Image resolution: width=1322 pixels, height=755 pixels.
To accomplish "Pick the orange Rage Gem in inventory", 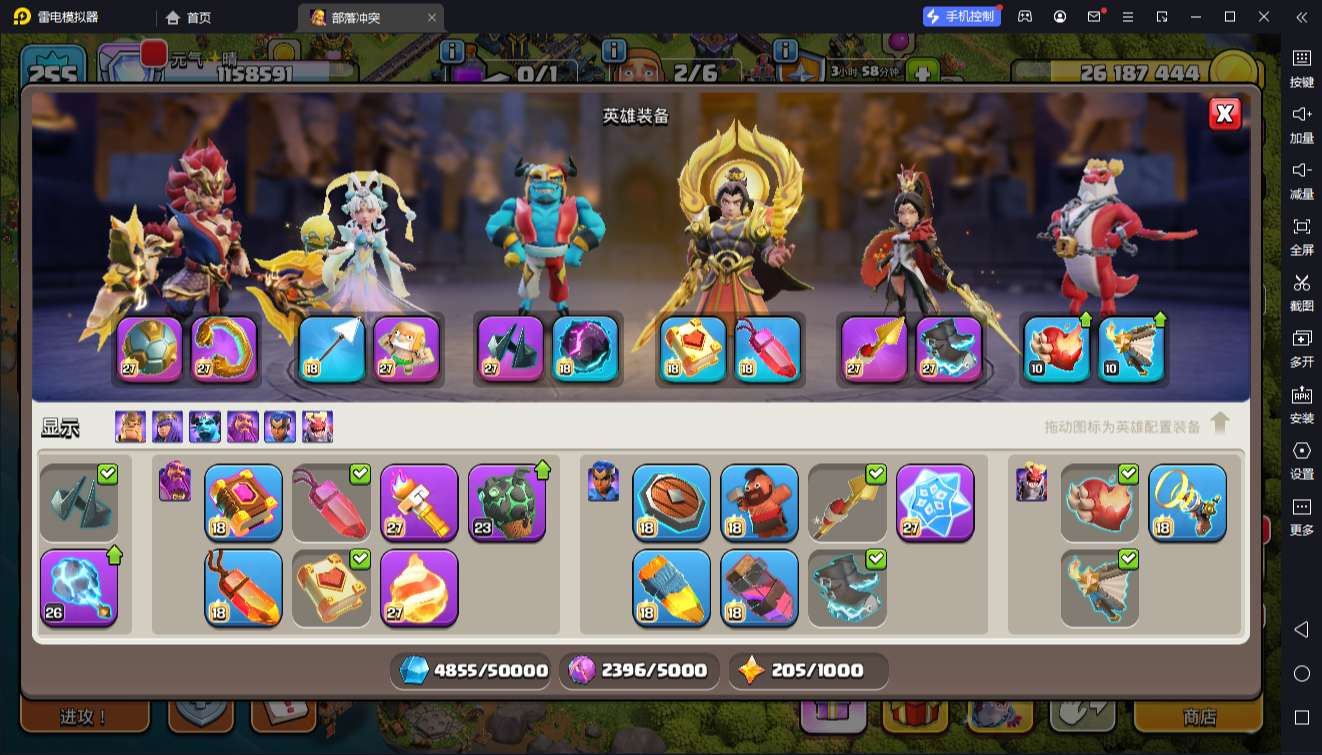I will click(x=243, y=587).
